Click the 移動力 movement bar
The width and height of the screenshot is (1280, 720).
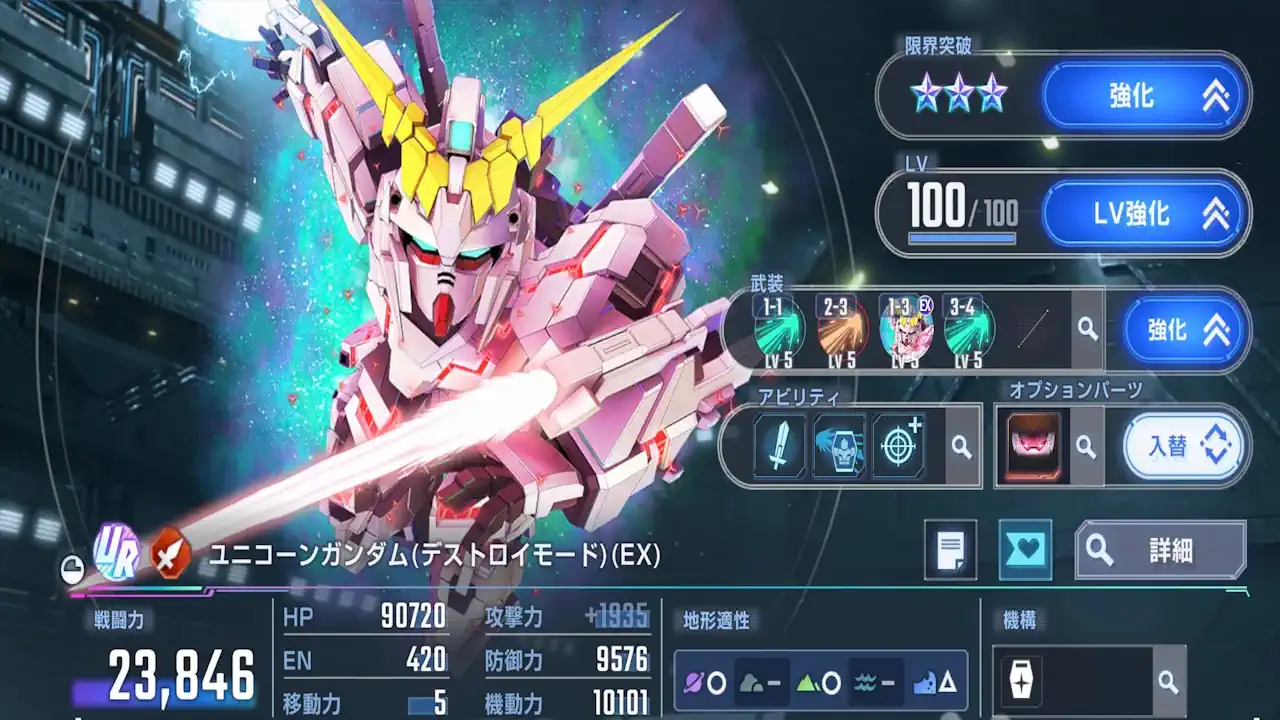[420, 706]
